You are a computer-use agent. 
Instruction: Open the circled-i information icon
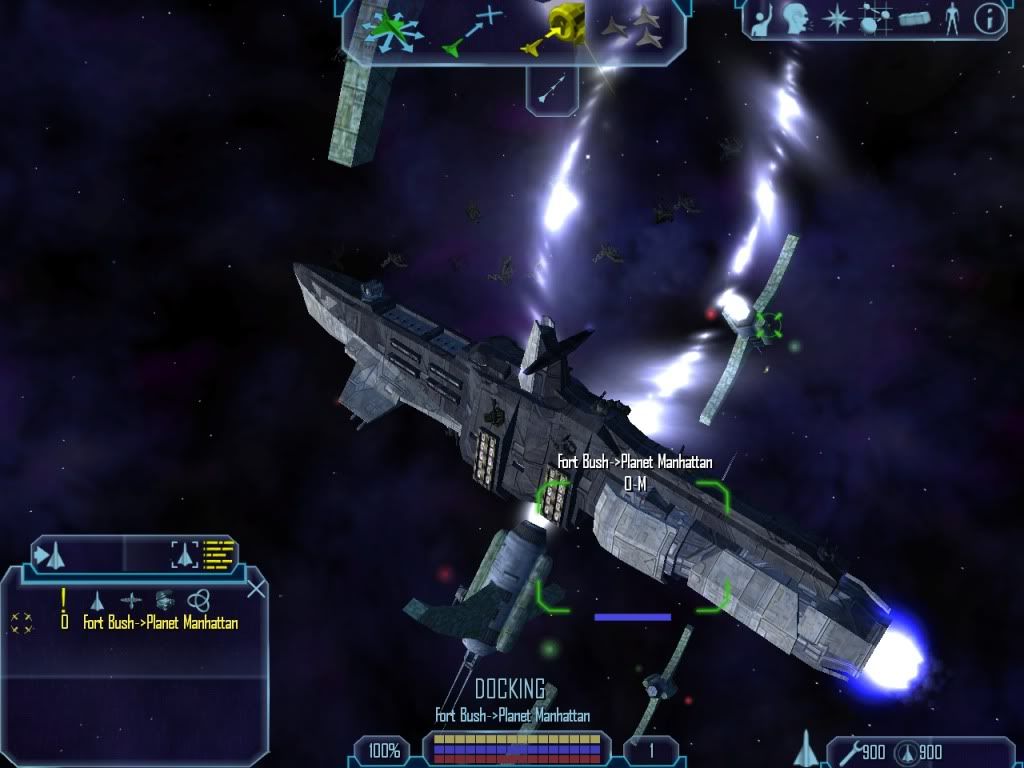click(989, 19)
